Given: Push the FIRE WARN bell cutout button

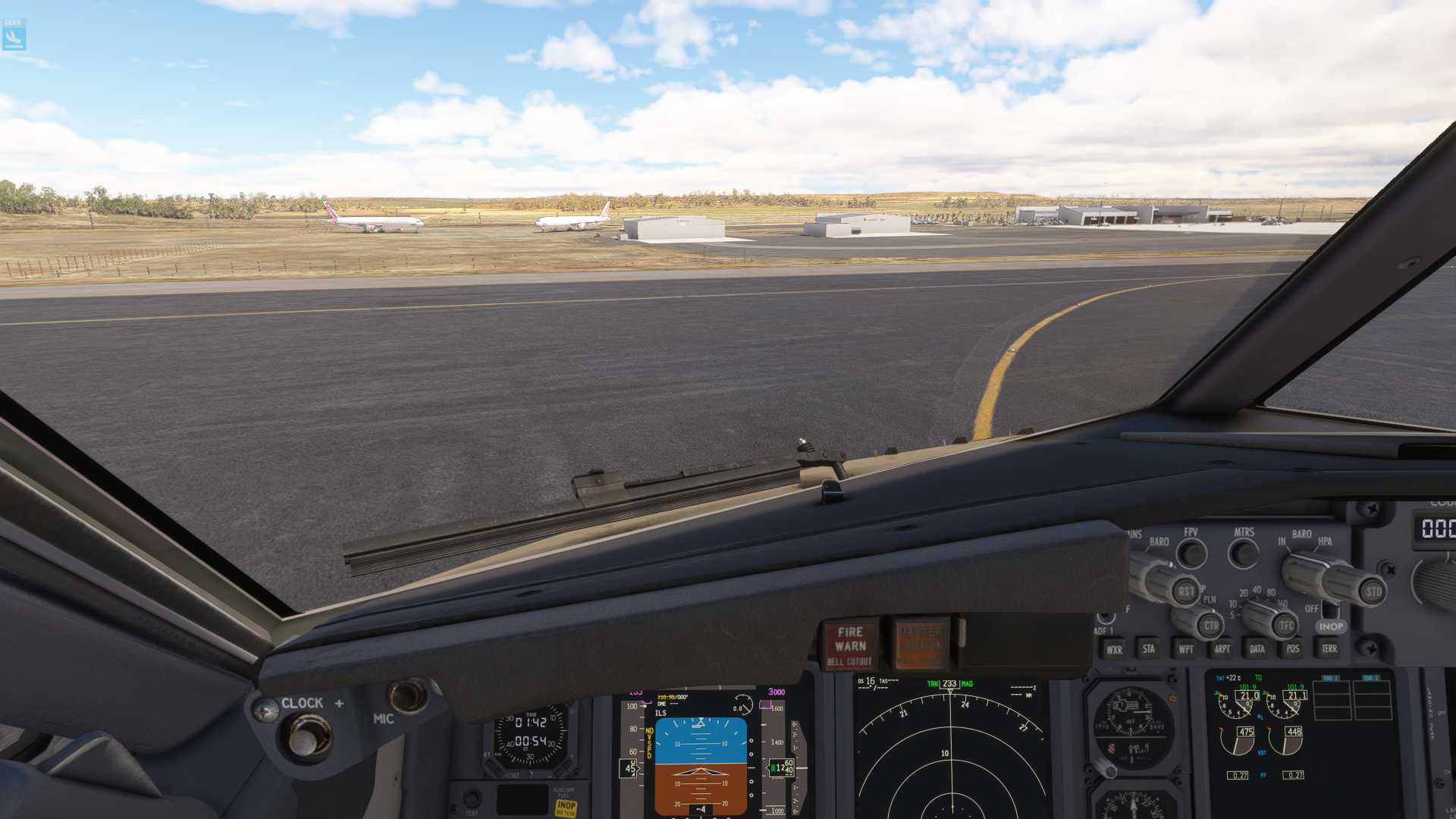Looking at the screenshot, I should click(850, 645).
